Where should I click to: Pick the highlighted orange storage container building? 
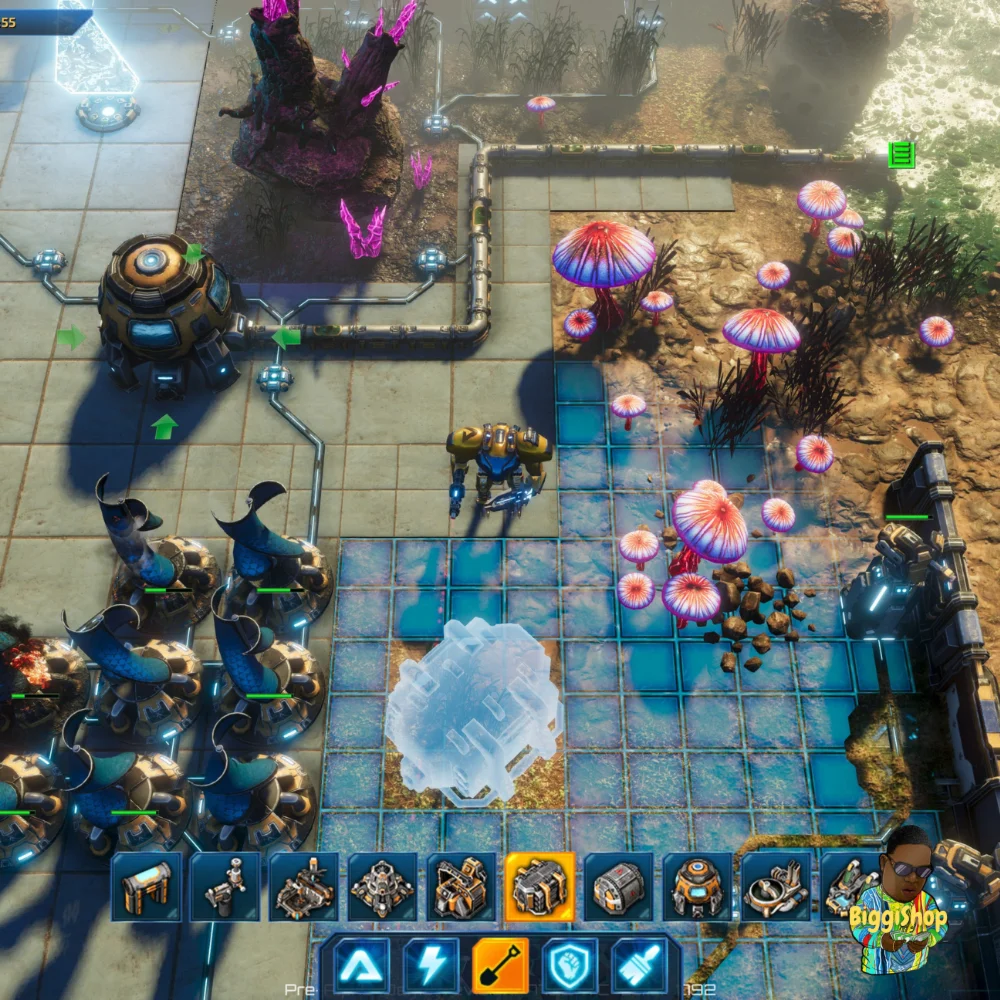[x=540, y=886]
